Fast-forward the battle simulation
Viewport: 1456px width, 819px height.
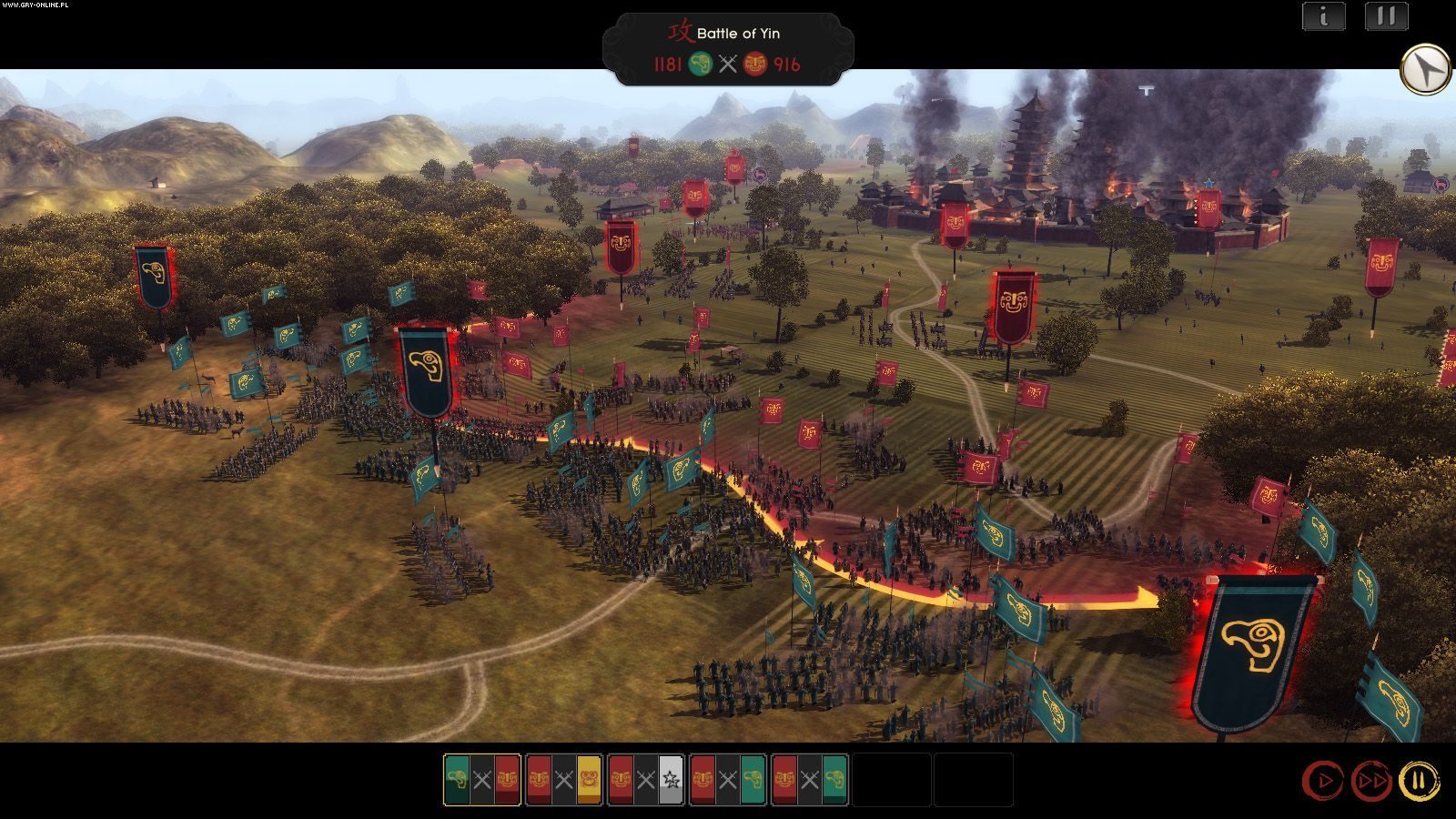pyautogui.click(x=1371, y=781)
